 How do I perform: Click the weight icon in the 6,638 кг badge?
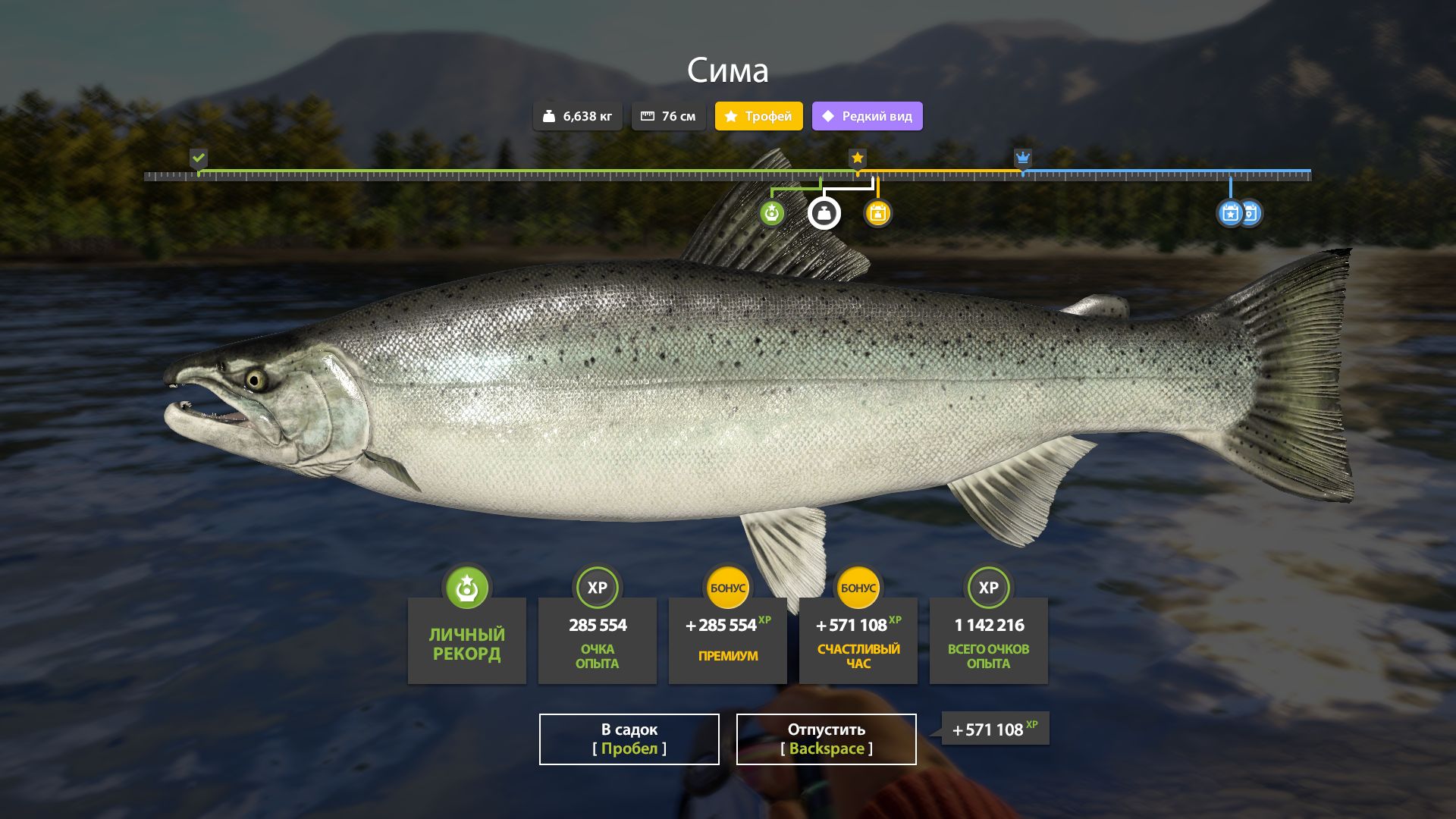tap(551, 116)
